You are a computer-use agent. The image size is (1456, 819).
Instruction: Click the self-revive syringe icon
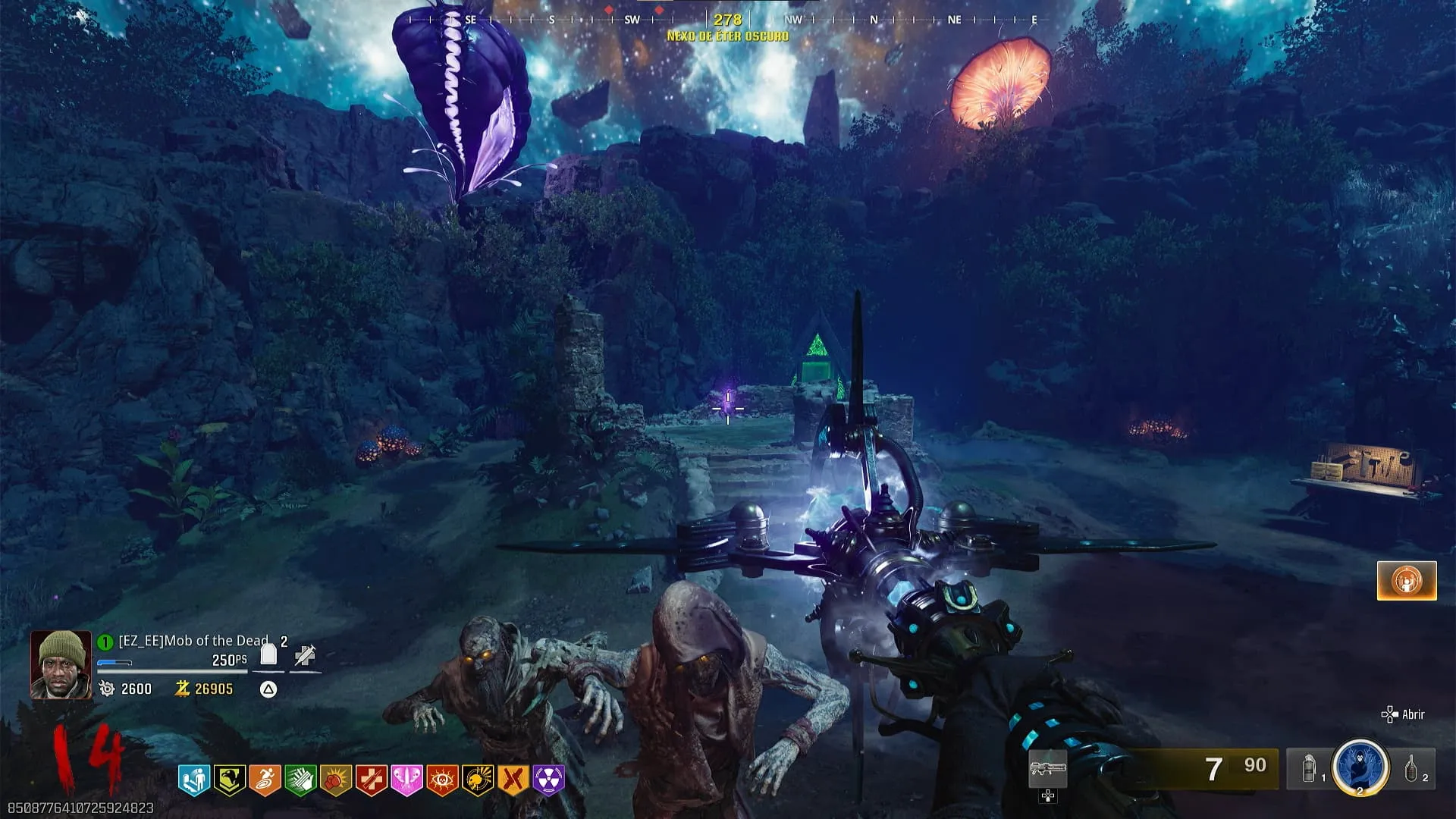[x=305, y=655]
